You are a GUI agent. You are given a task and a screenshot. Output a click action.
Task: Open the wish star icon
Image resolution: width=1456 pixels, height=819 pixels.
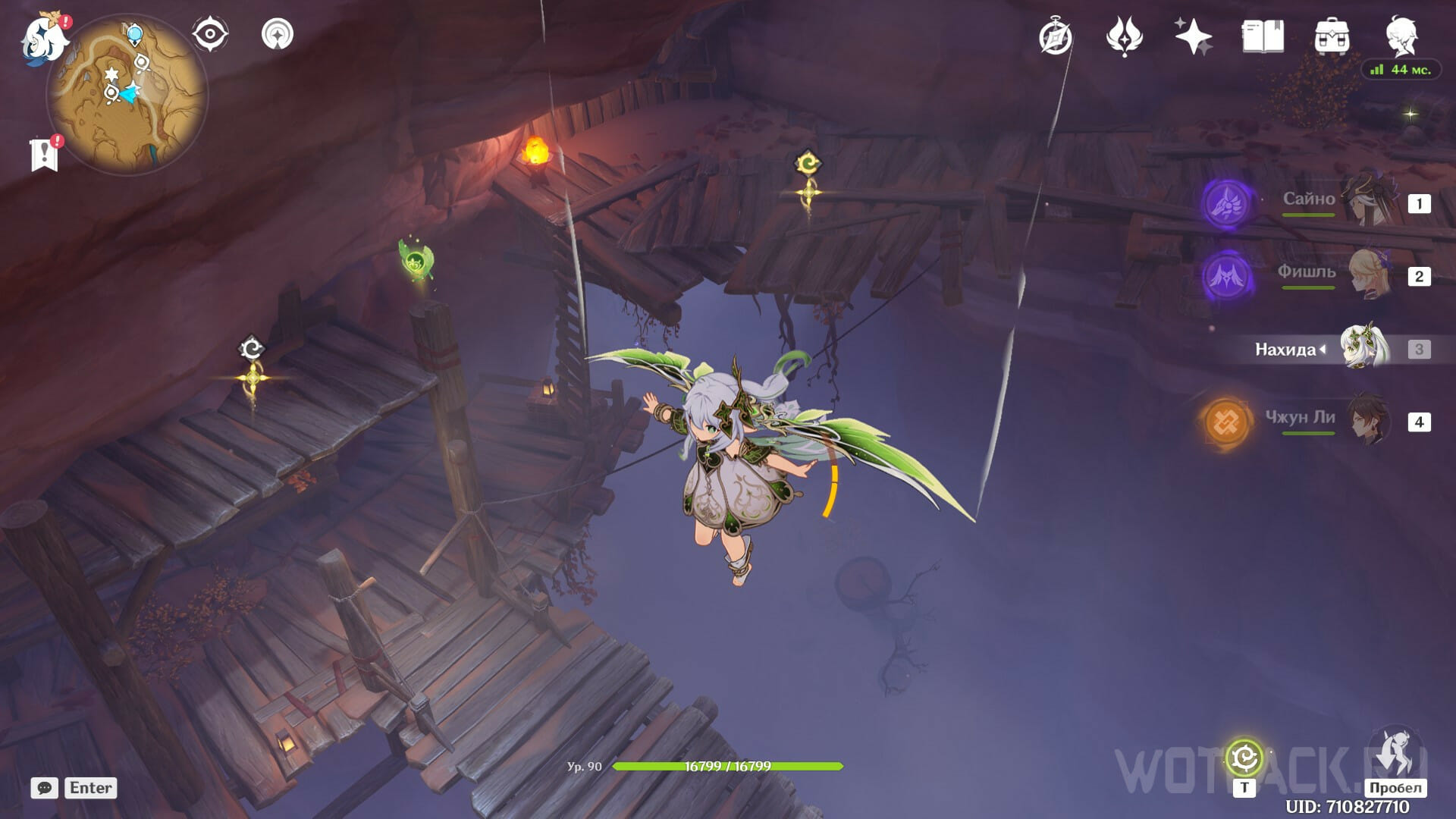coord(1193,36)
